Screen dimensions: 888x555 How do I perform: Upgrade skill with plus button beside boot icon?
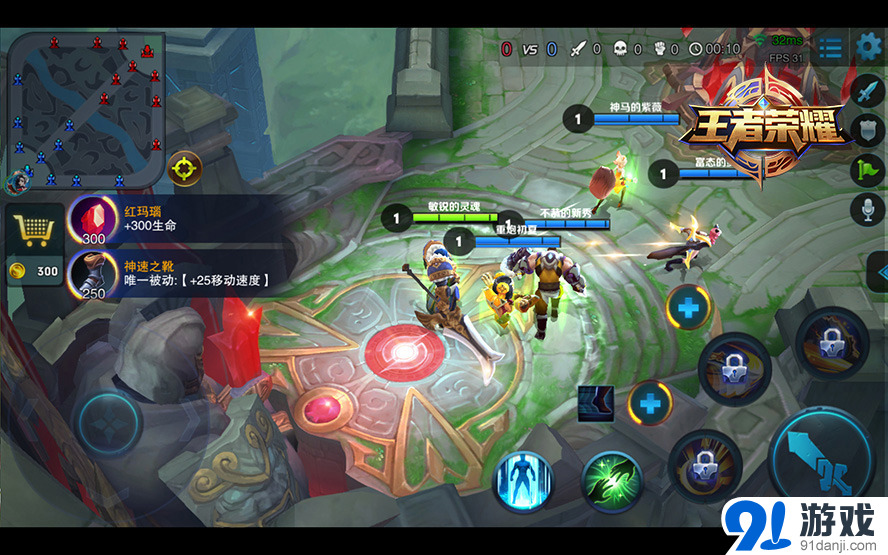650,404
